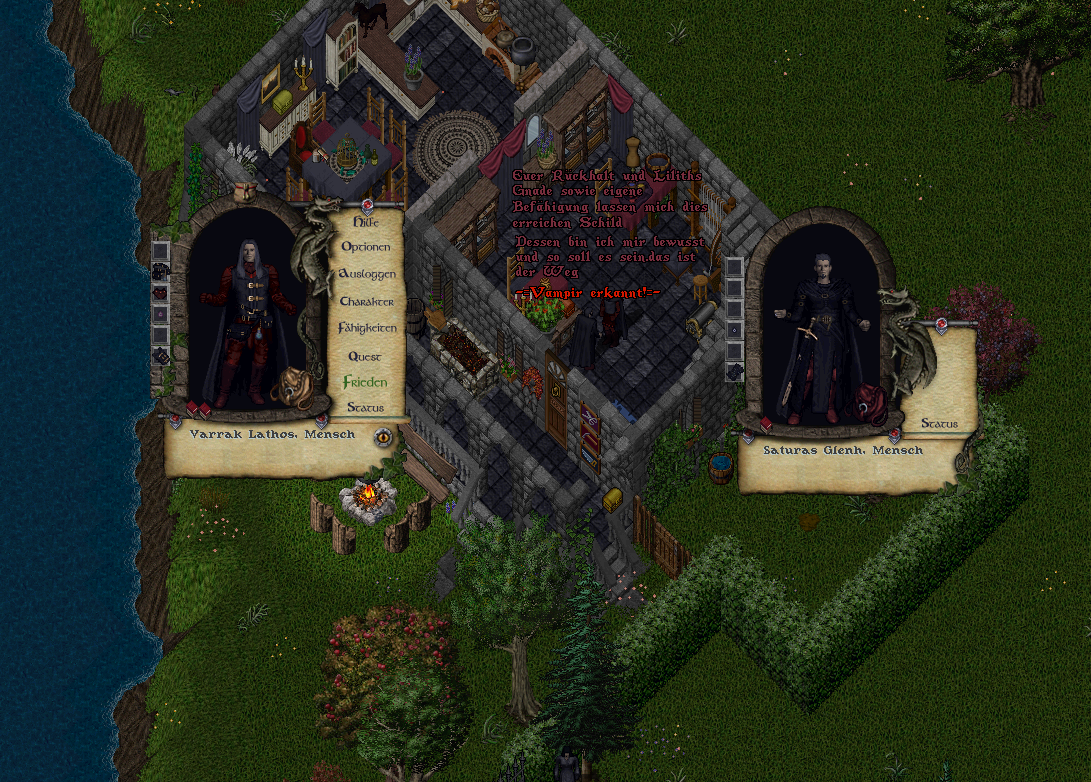This screenshot has height=782, width=1091.
Task: Toggle the green Frieden peace mode
Action: (365, 382)
